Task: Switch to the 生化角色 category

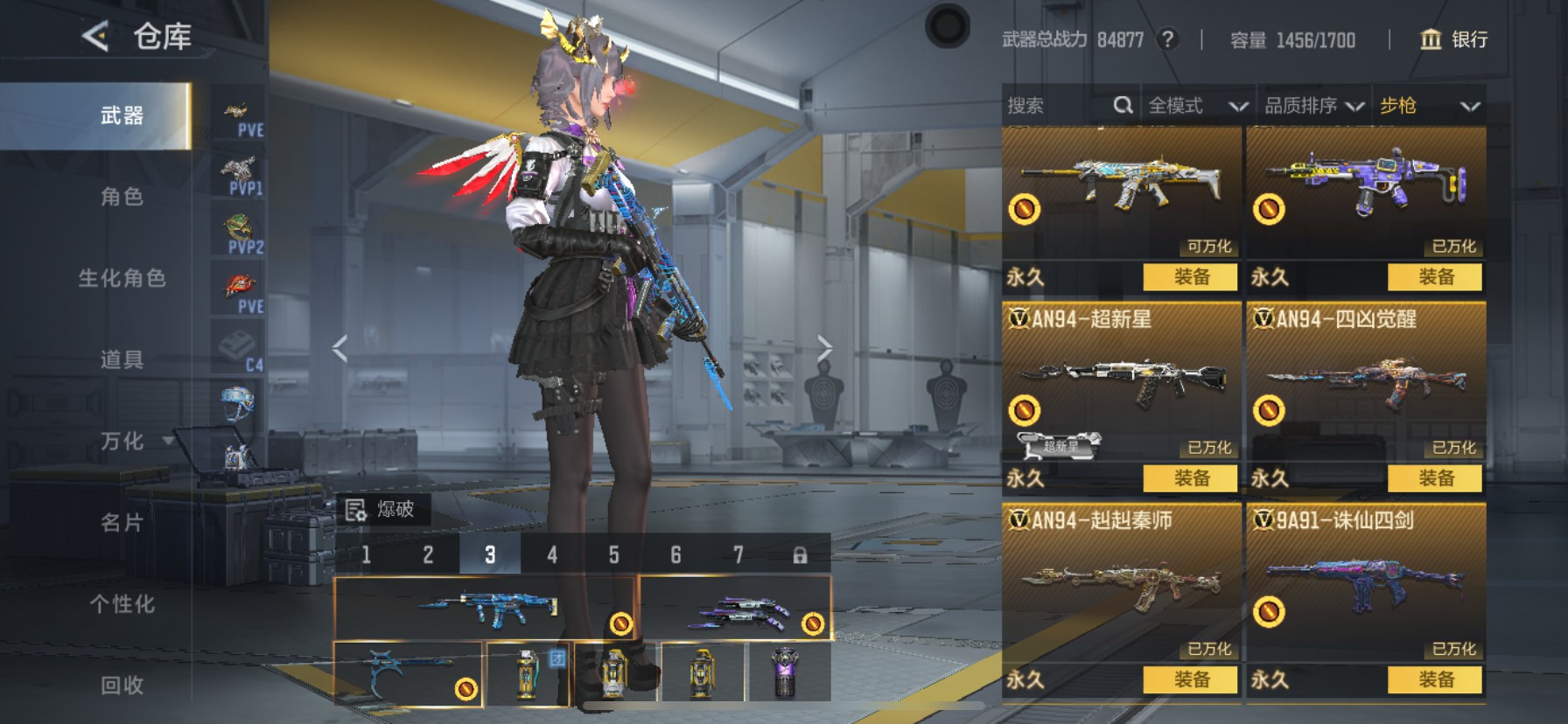Action: (122, 278)
